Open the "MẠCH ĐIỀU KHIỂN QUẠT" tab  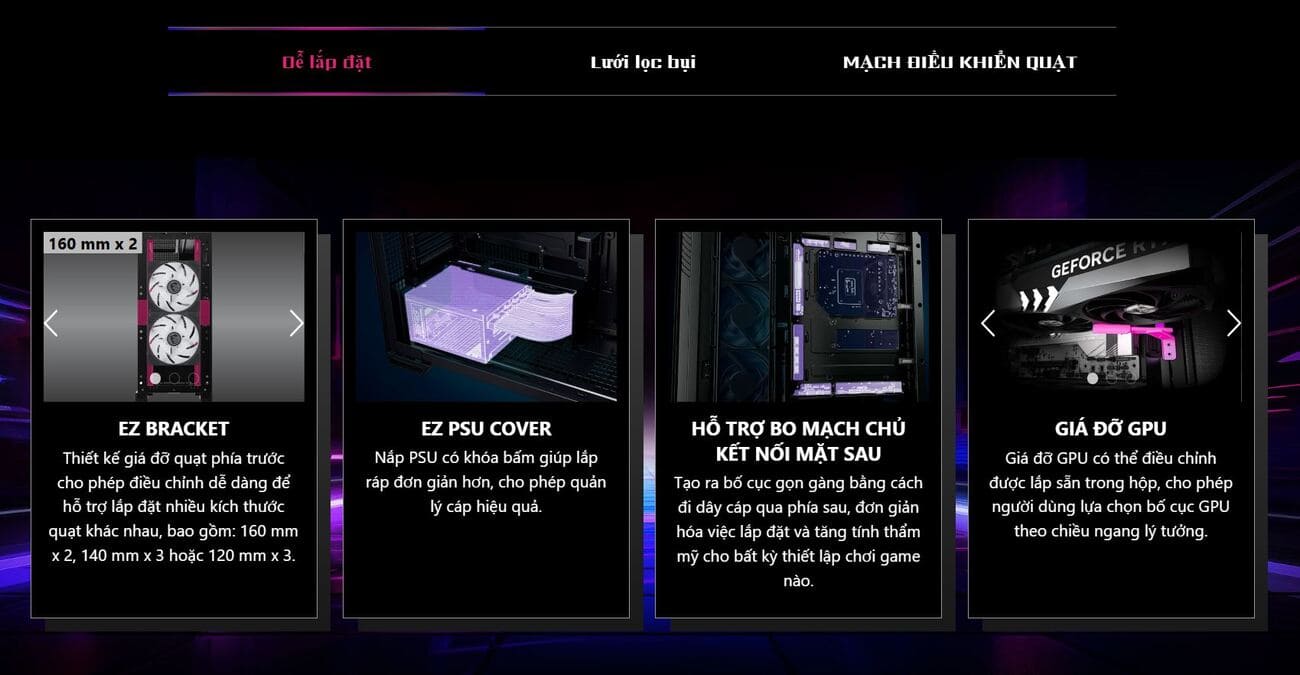tap(959, 62)
